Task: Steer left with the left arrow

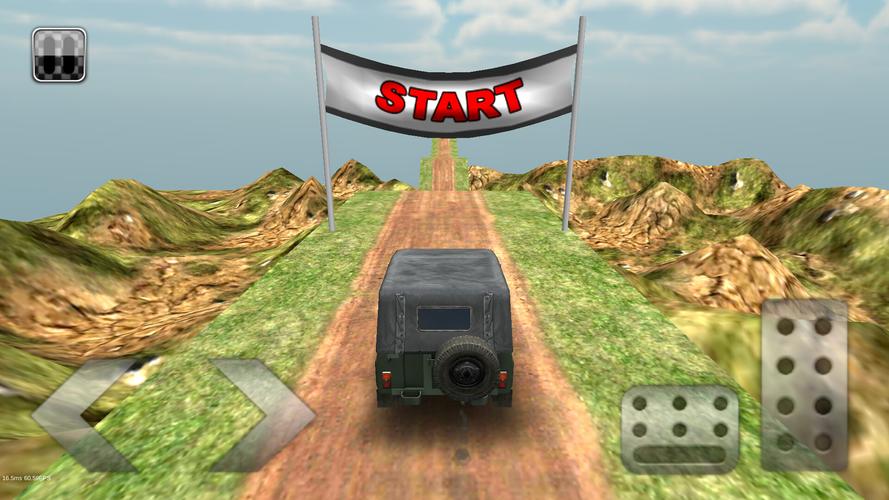Action: pyautogui.click(x=85, y=413)
